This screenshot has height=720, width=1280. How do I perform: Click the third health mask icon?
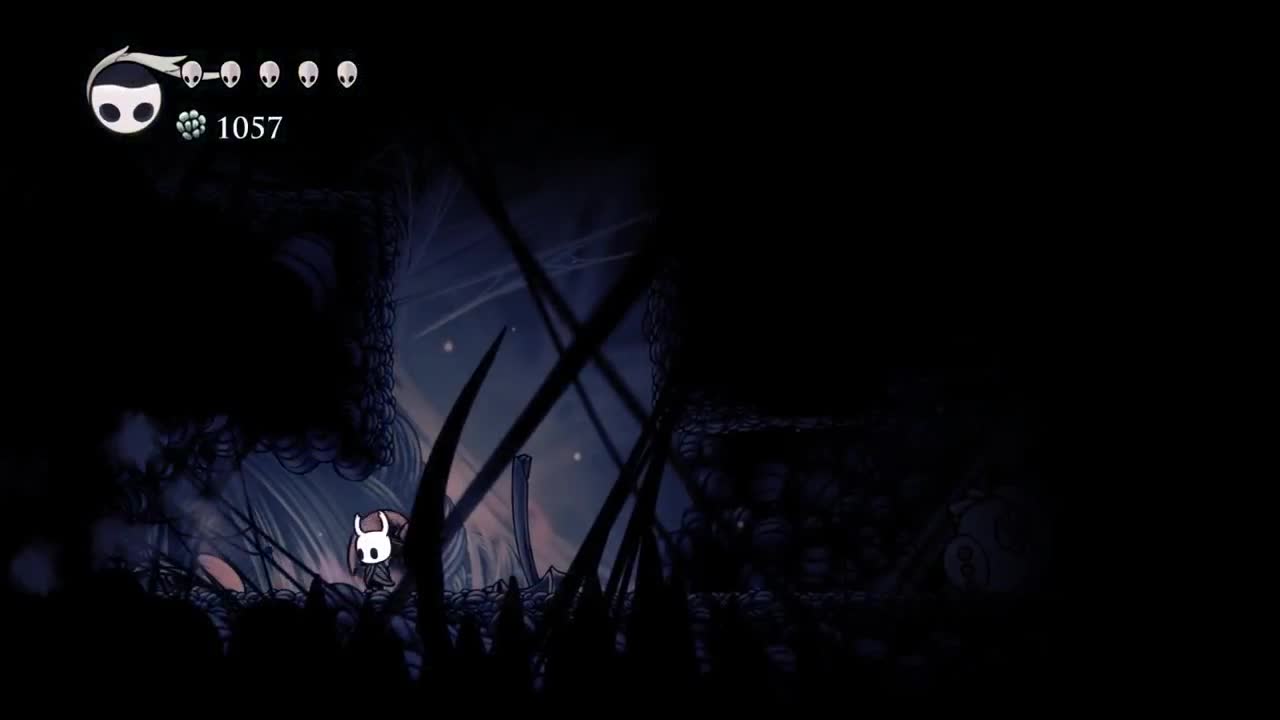[268, 72]
